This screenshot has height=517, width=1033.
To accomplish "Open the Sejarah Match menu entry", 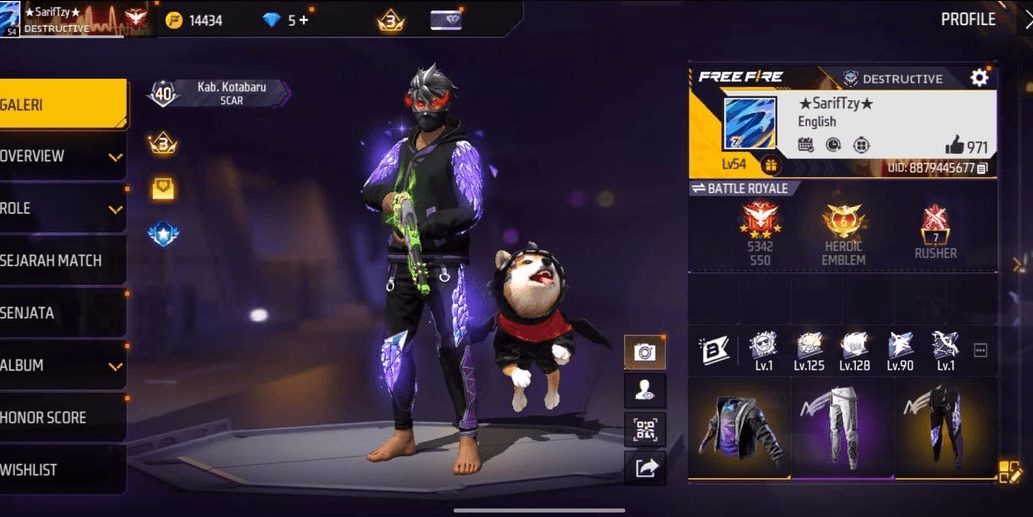I will [60, 261].
